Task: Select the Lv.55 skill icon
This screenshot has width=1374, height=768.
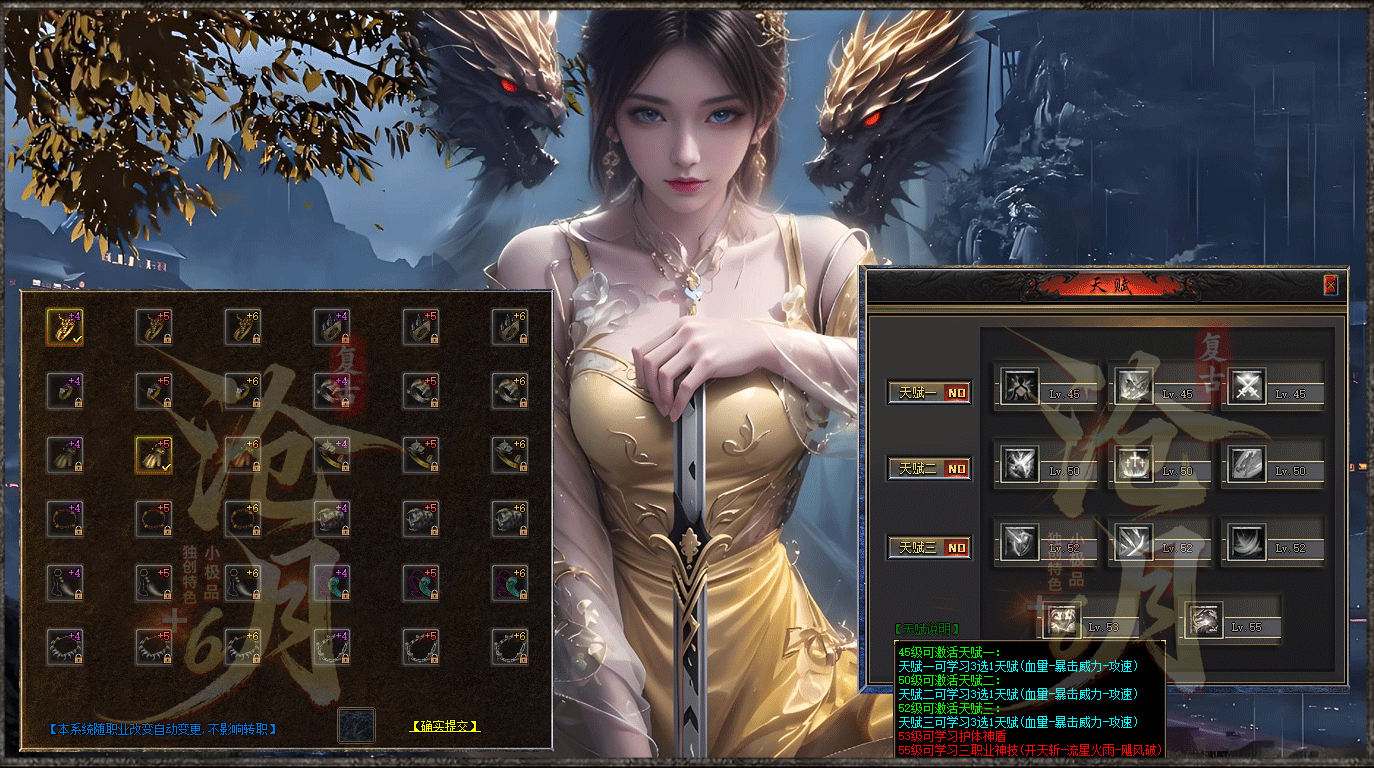Action: pos(1204,620)
